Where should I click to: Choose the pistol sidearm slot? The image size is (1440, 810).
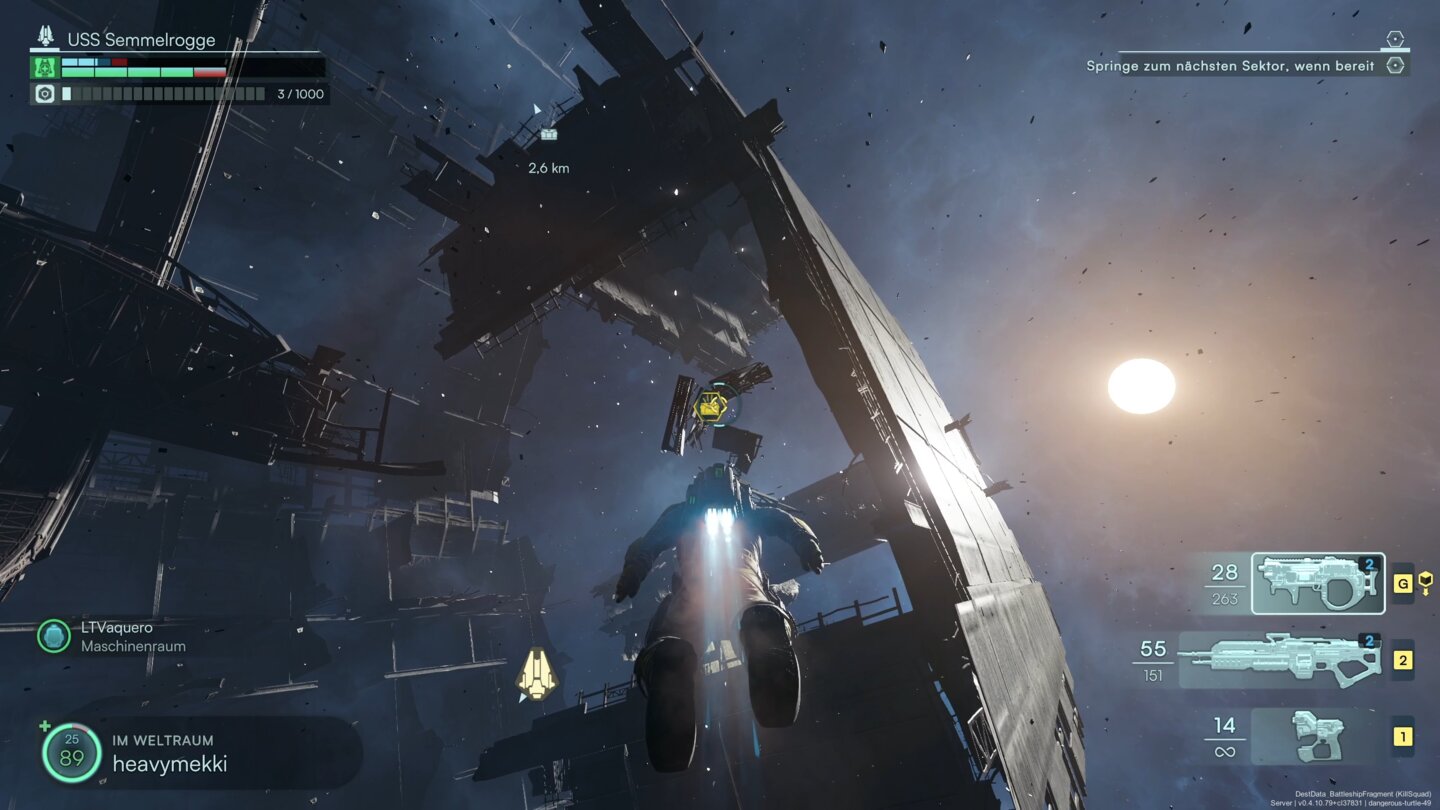pyautogui.click(x=1317, y=737)
